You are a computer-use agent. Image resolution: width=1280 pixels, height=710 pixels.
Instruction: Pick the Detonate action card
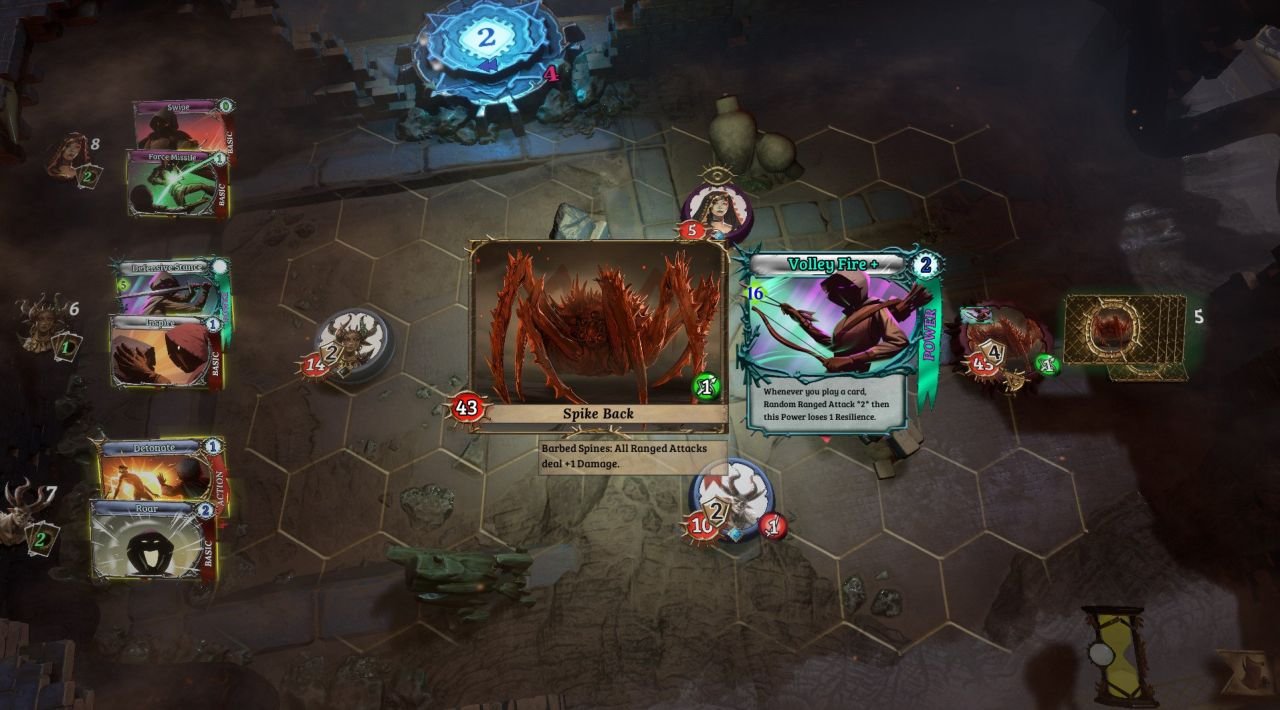tap(160, 468)
